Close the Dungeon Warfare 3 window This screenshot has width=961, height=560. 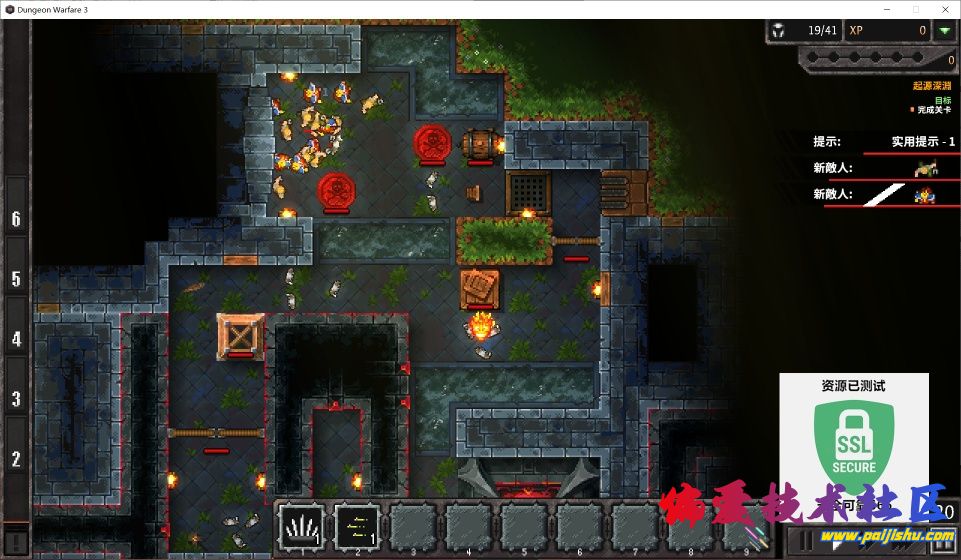pyautogui.click(x=944, y=8)
